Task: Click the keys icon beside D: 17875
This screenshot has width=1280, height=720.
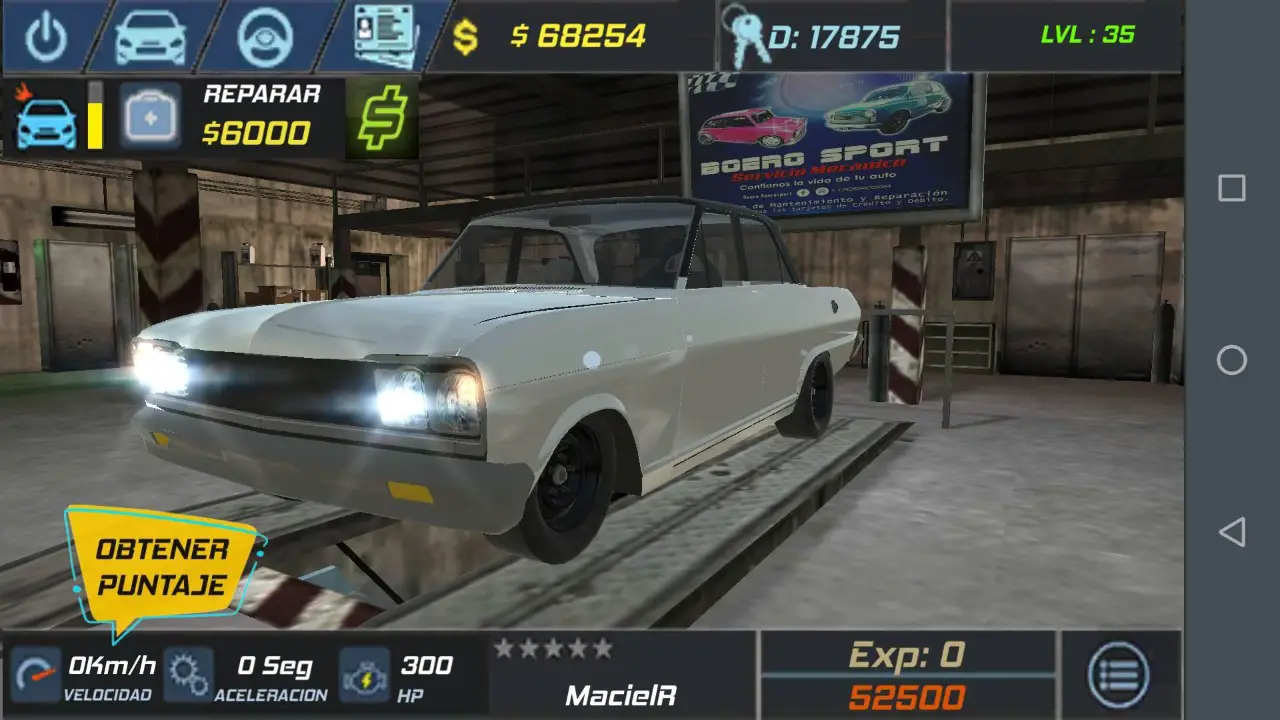Action: click(742, 37)
